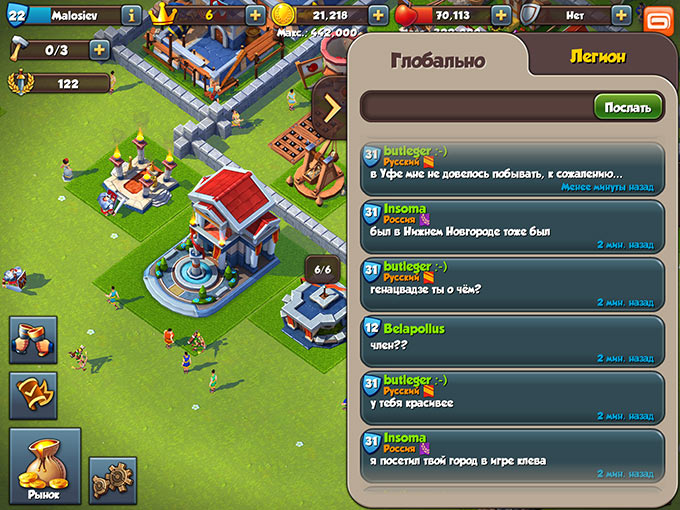Viewport: 680px width, 510px height.
Task: Add more apples with the plus button
Action: [x=500, y=15]
